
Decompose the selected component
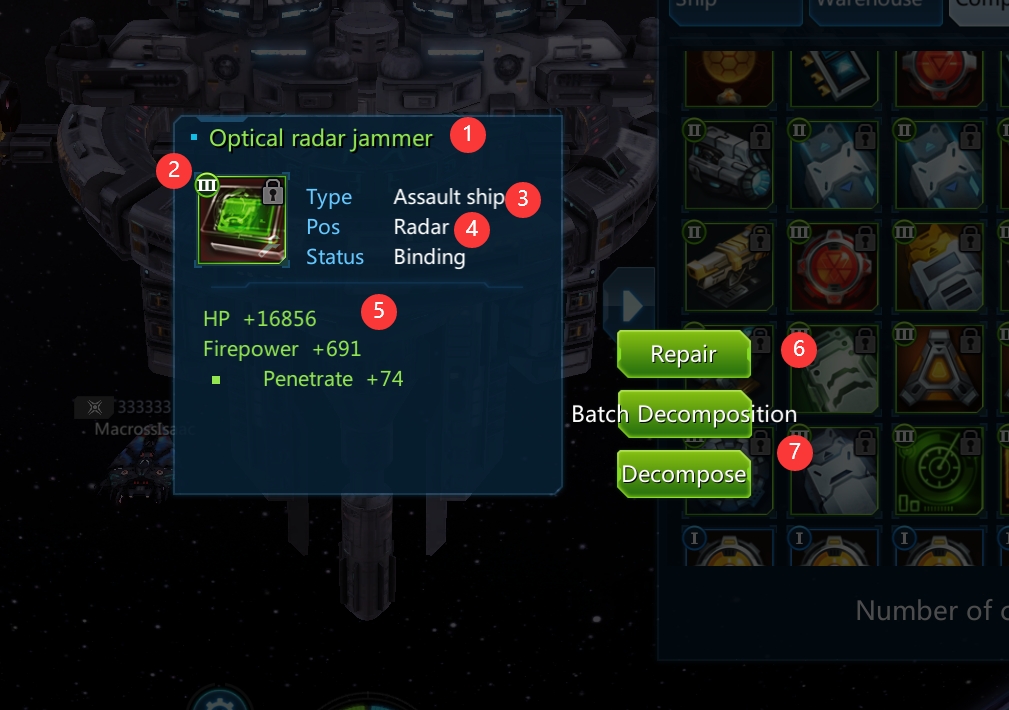[x=684, y=474]
